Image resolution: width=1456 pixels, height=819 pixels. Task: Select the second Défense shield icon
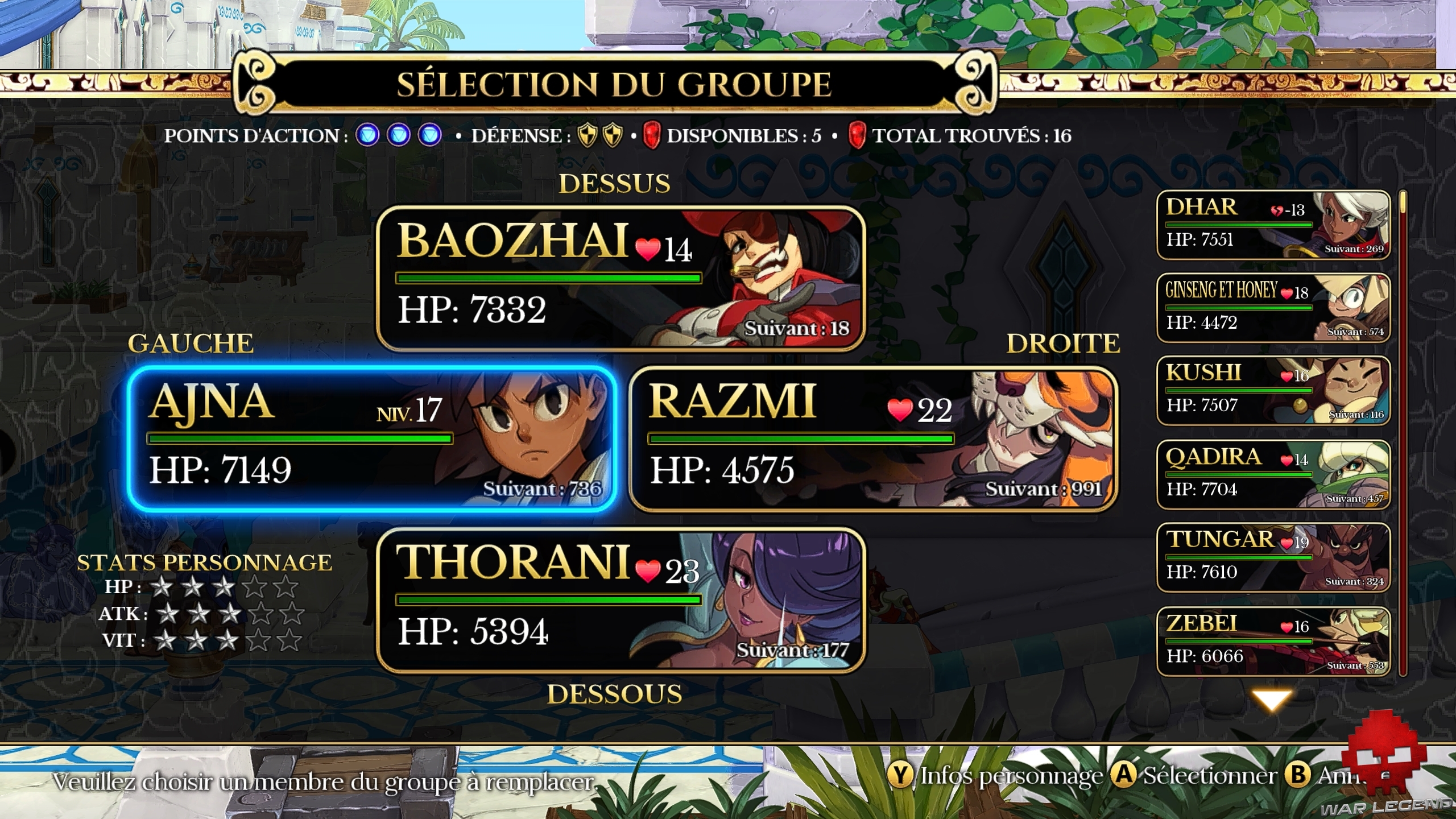[611, 136]
